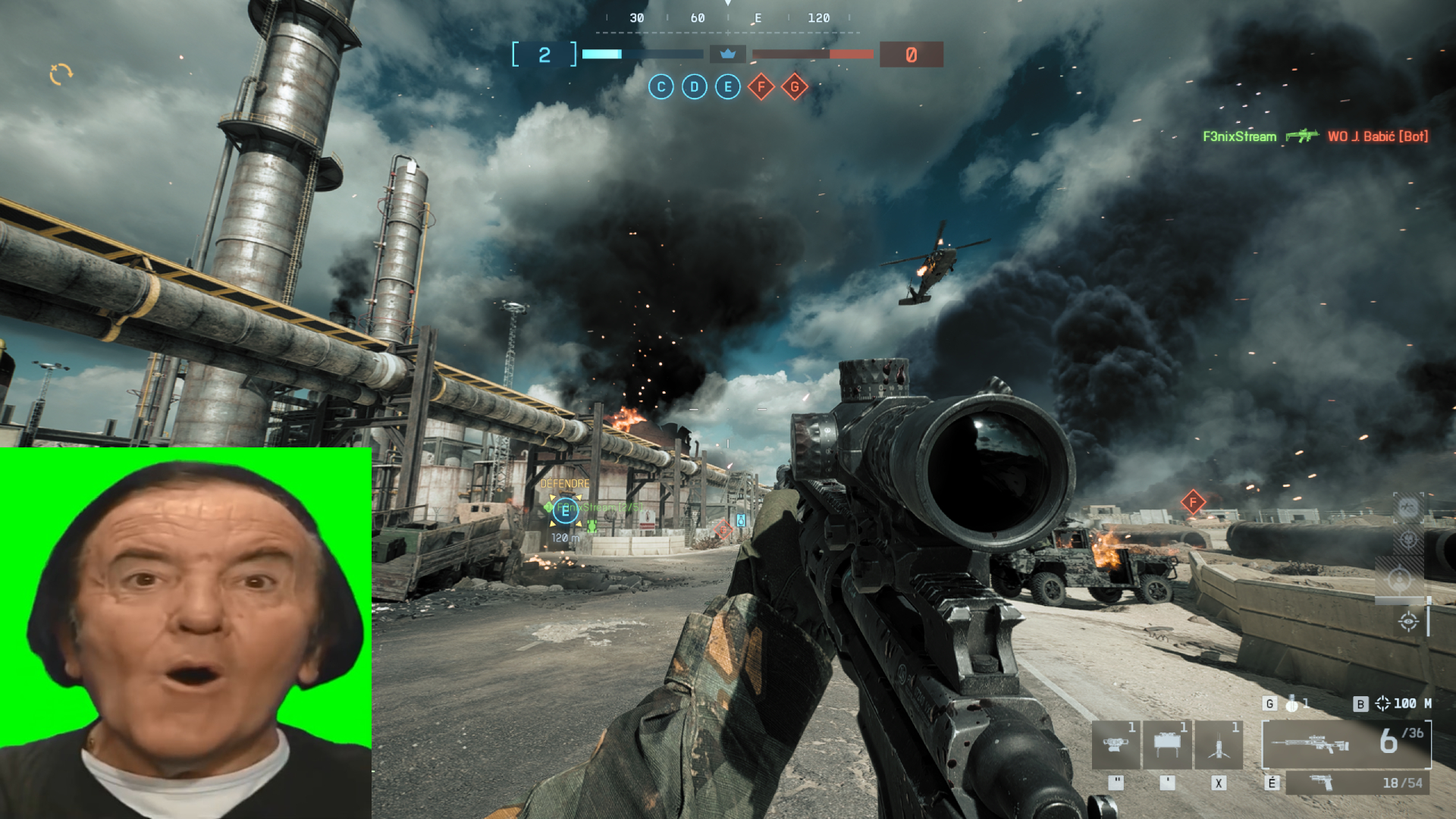Click the crown icon between team score bars
The image size is (1456, 819).
727,55
